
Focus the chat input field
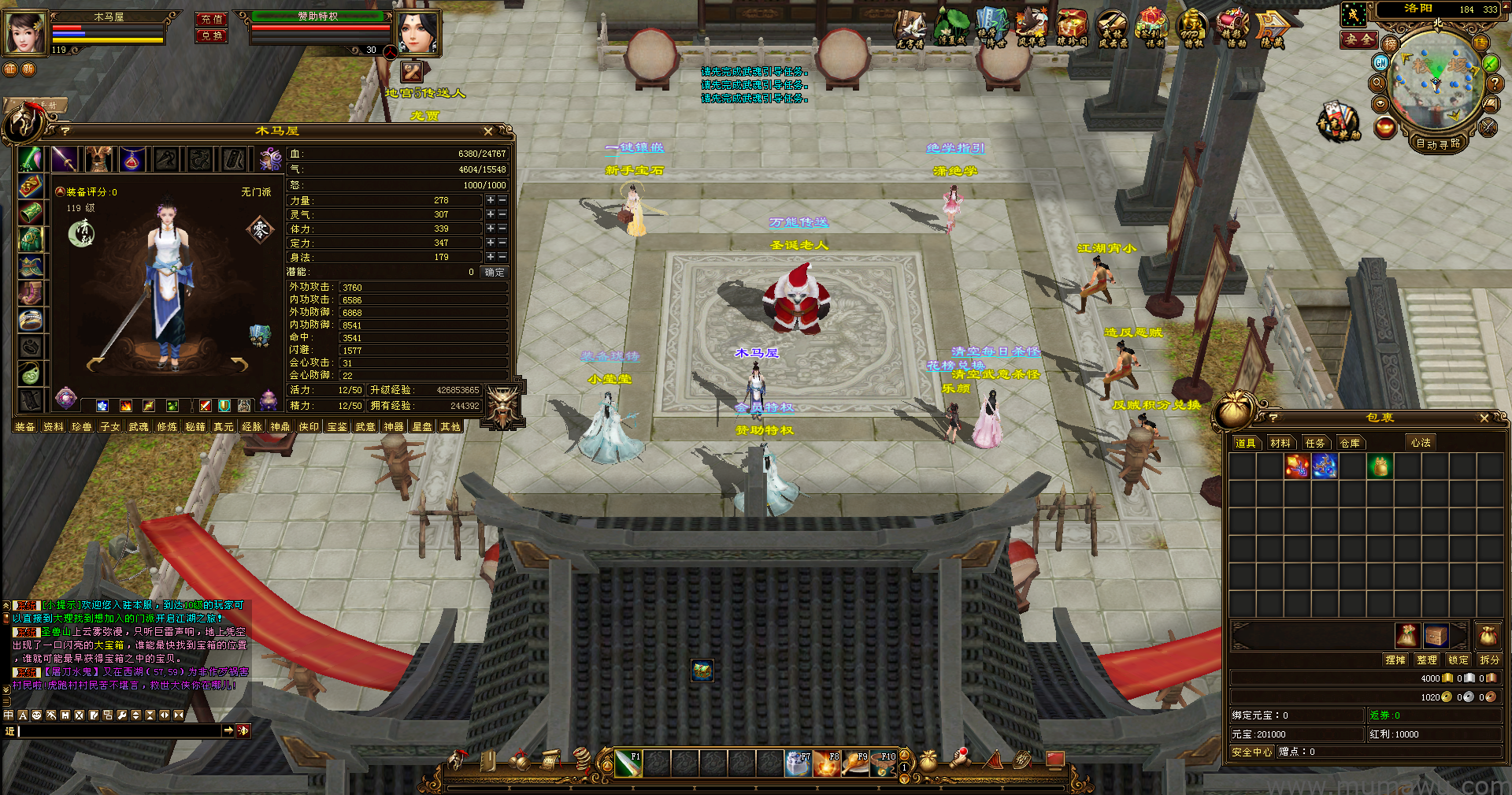(118, 731)
